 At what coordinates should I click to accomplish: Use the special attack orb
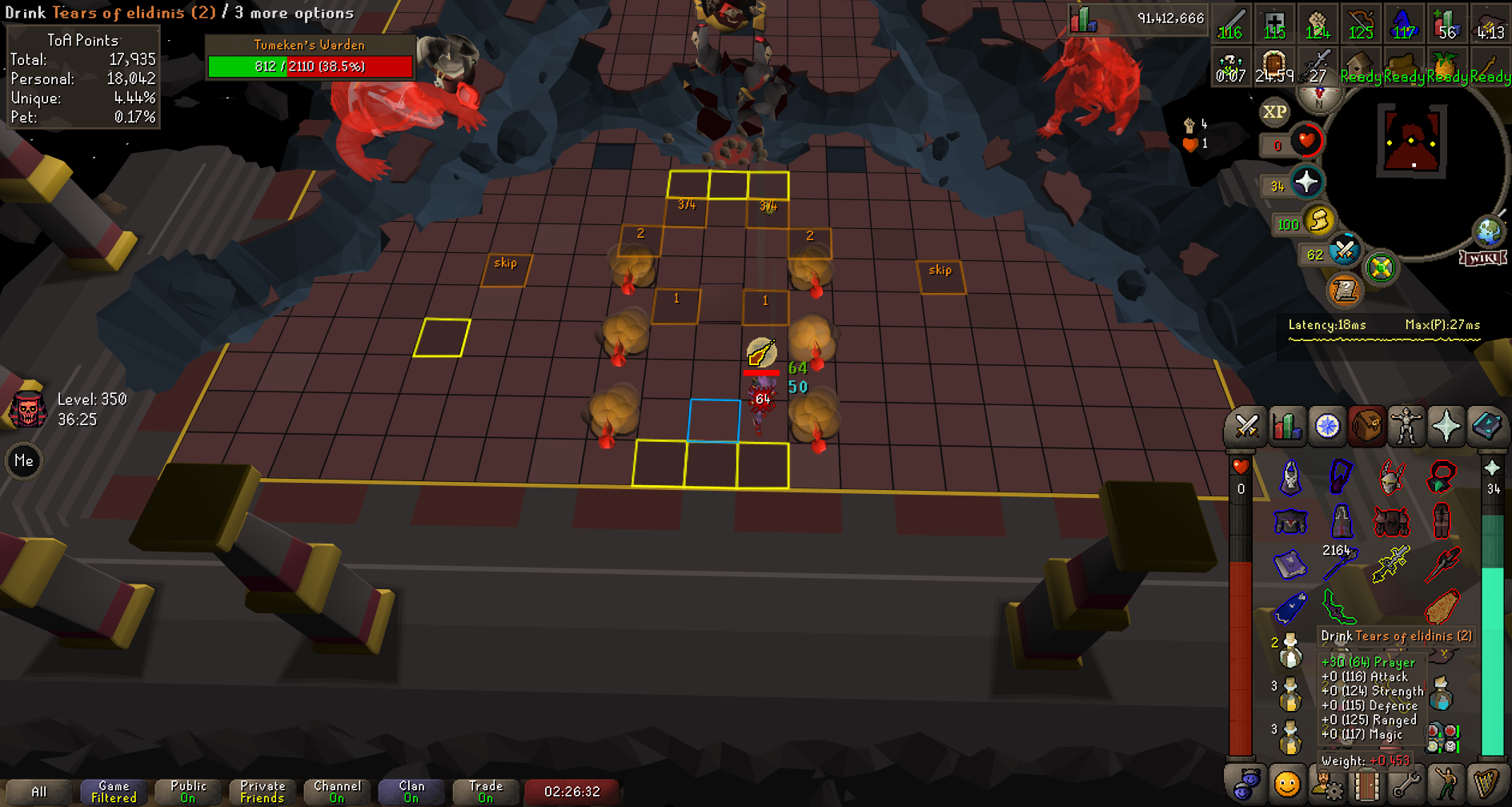point(1344,251)
